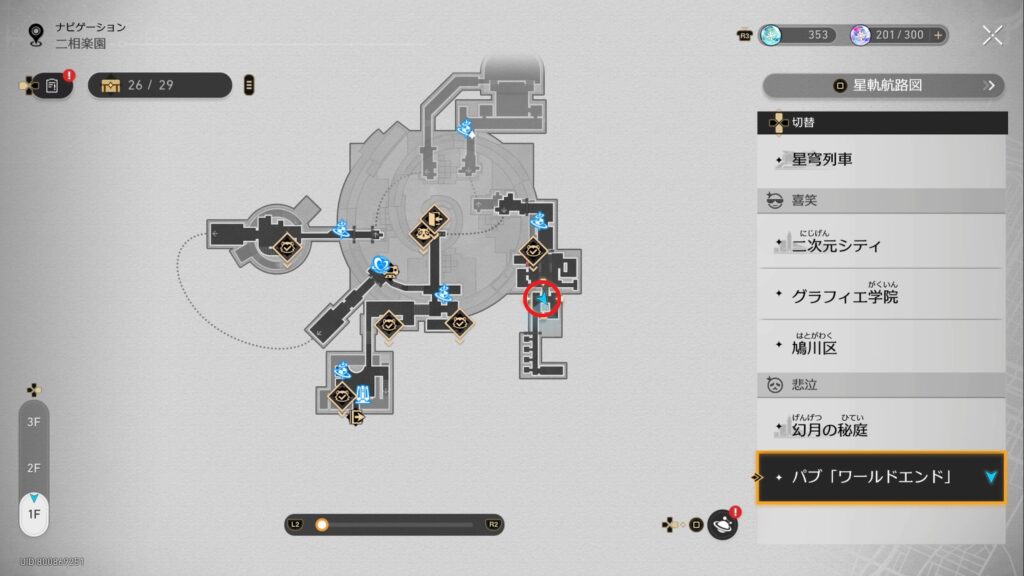Viewport: 1024px width, 576px height.
Task: Choose the 二次元シティ area
Action: (x=880, y=243)
